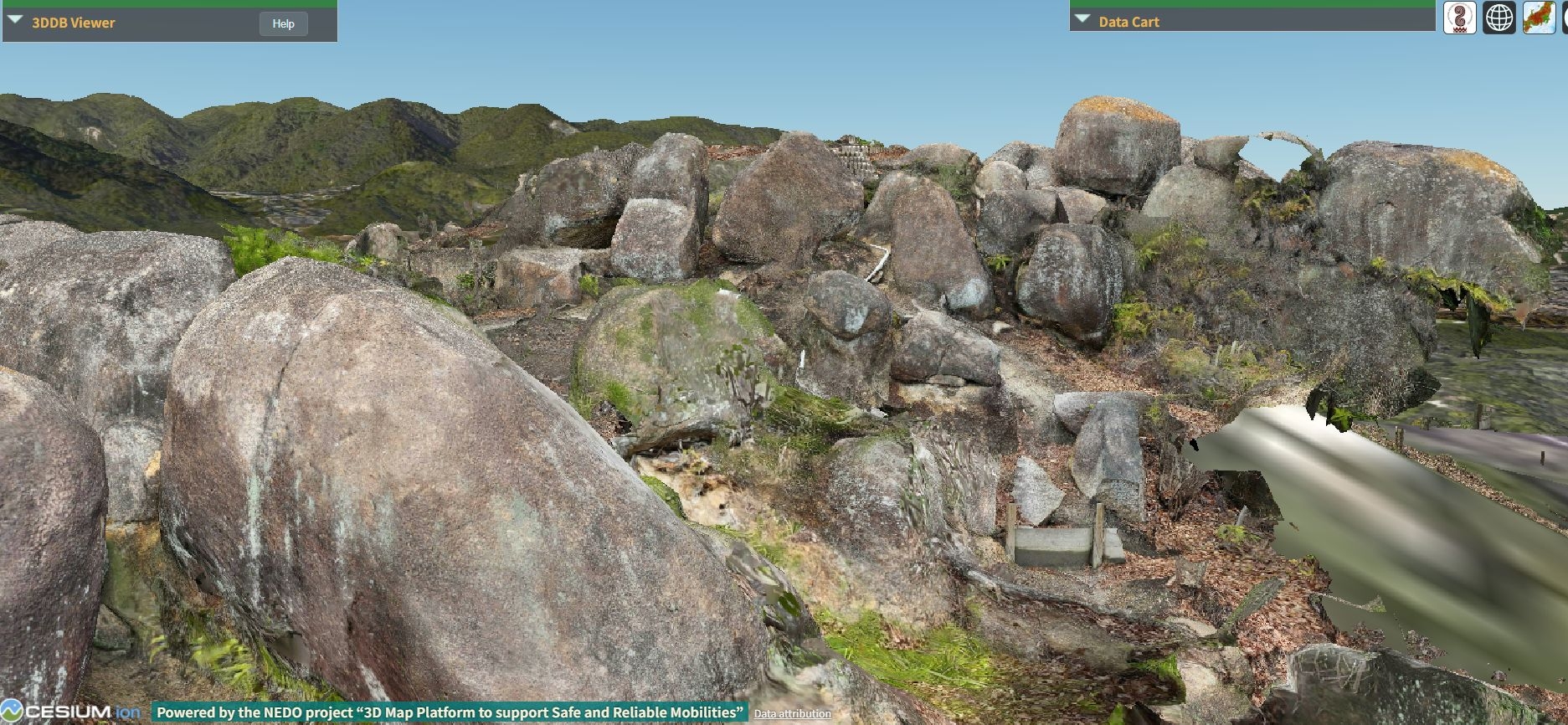Click the Cesium ion logo
The width and height of the screenshot is (1568, 725).
point(70,712)
